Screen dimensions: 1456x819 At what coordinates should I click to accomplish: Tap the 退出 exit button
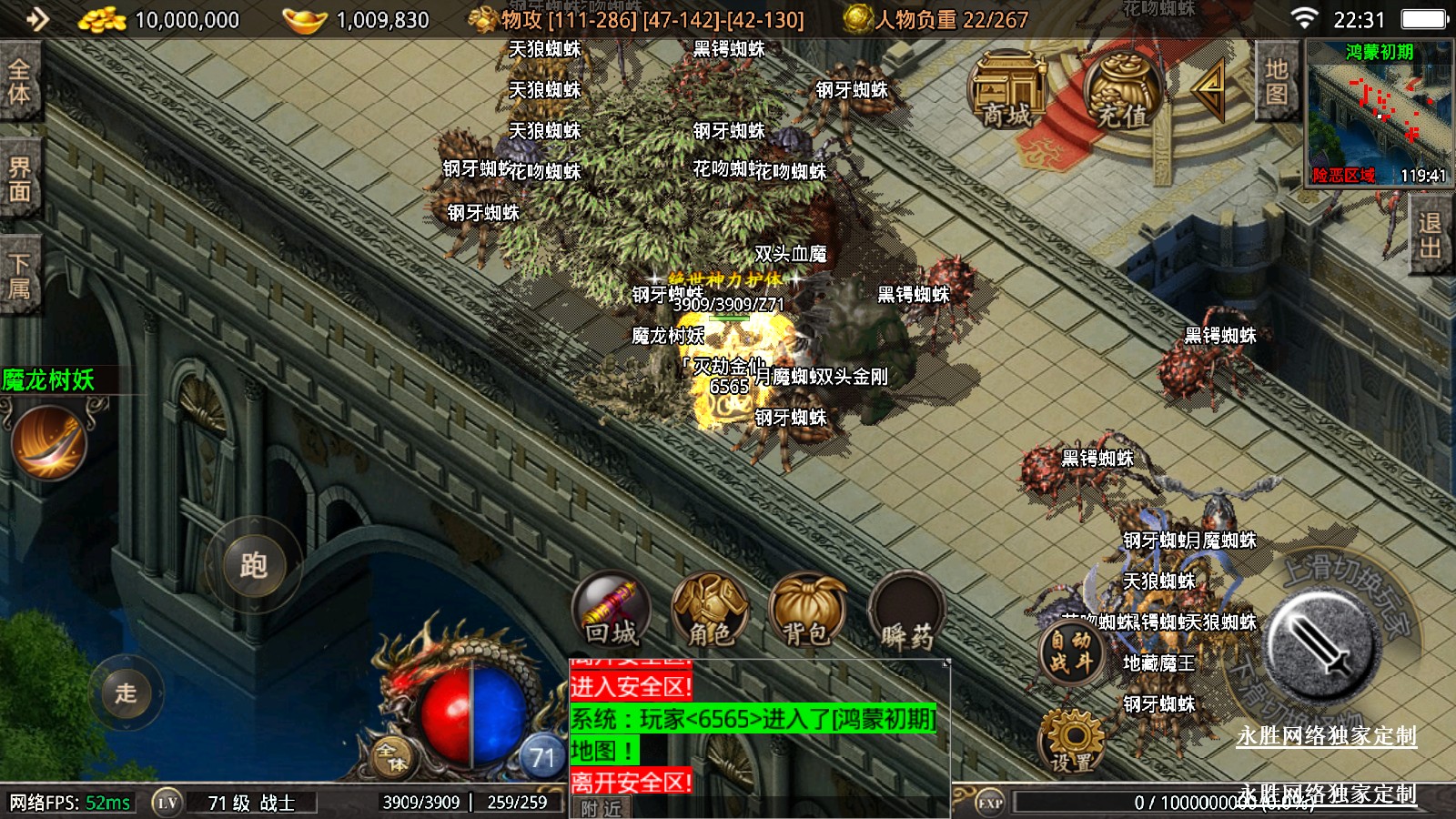(1430, 235)
